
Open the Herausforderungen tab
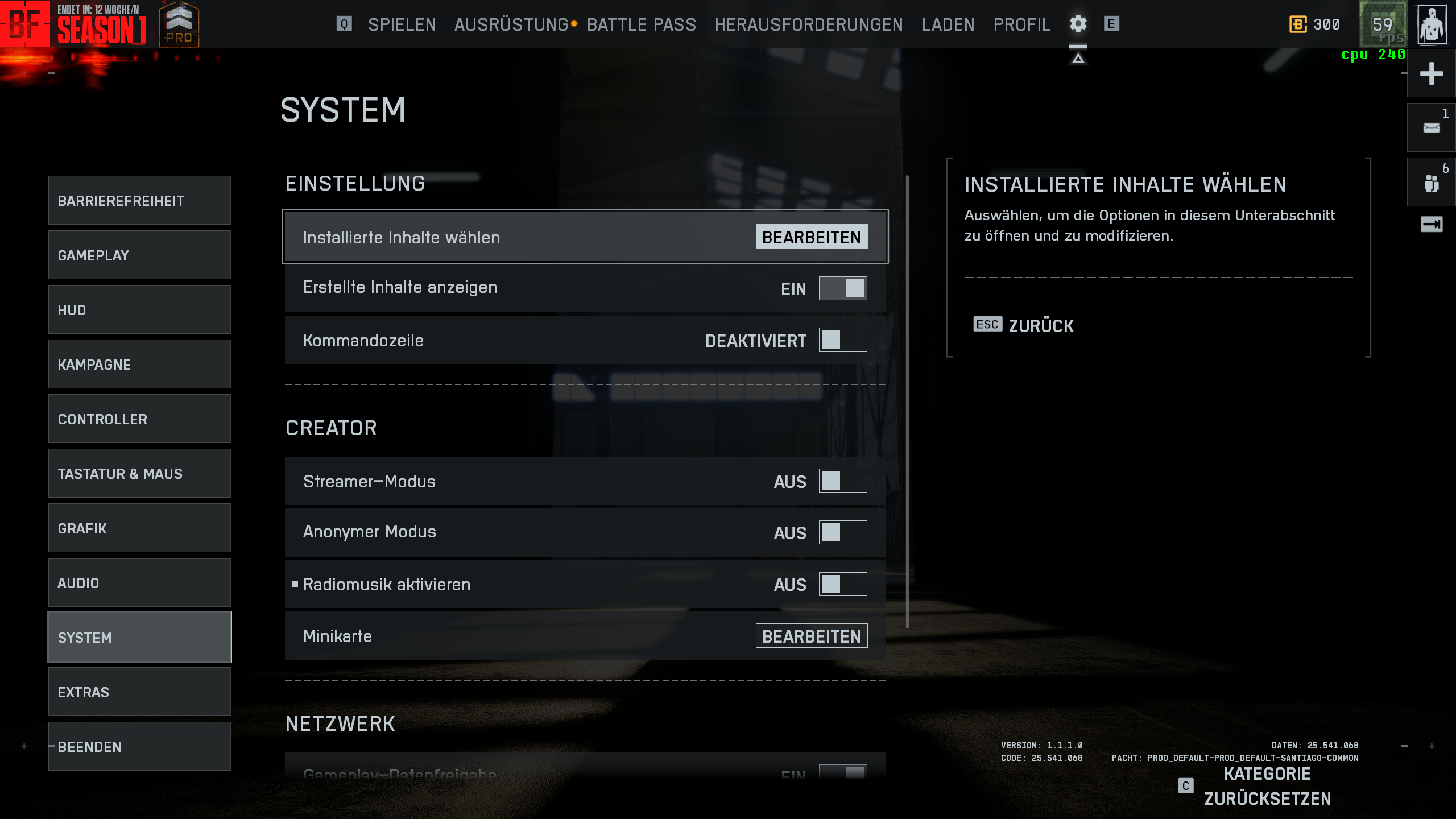pyautogui.click(x=808, y=24)
